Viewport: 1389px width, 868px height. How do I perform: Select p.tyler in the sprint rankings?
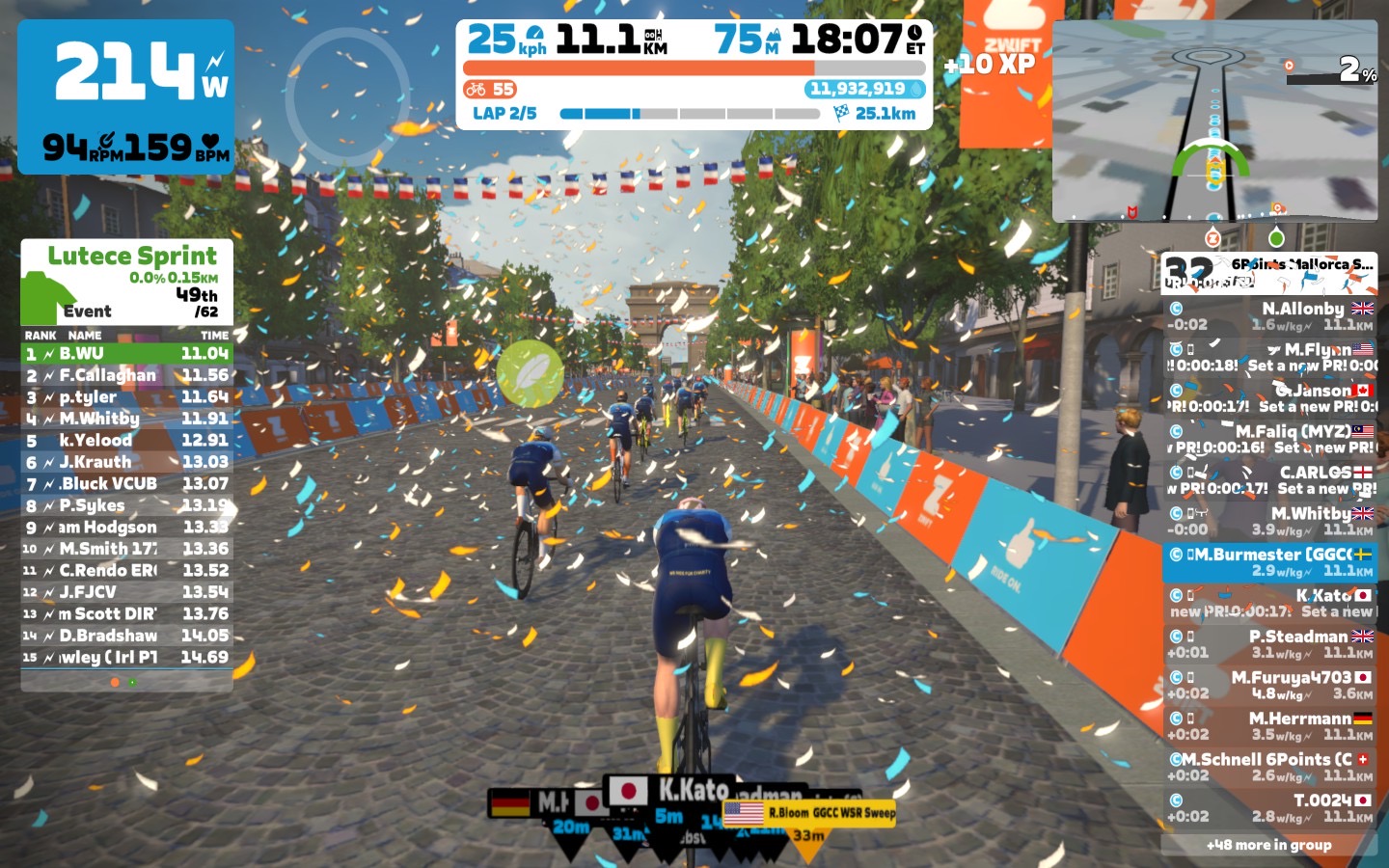tap(126, 397)
